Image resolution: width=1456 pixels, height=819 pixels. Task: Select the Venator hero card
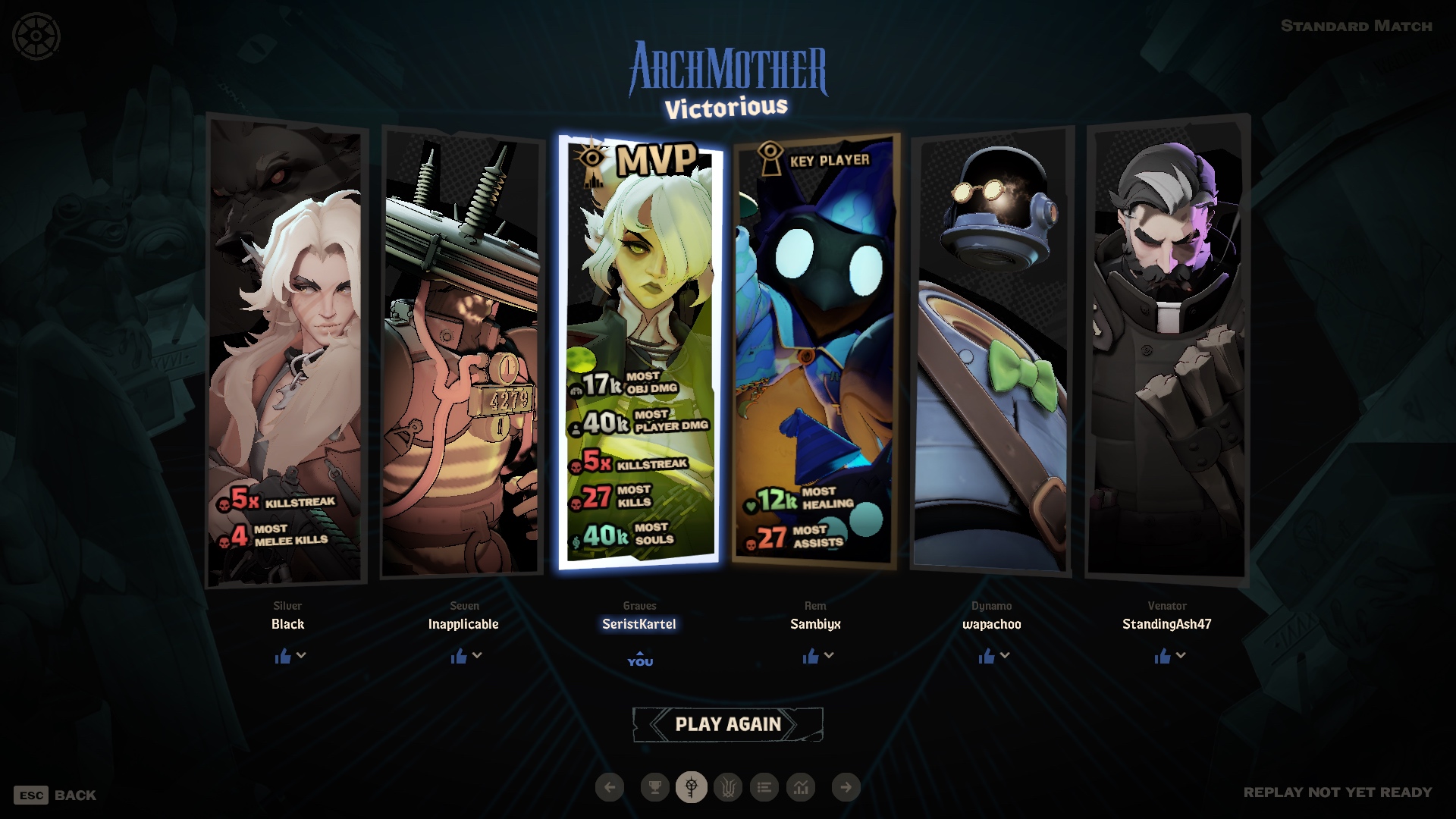[1167, 349]
